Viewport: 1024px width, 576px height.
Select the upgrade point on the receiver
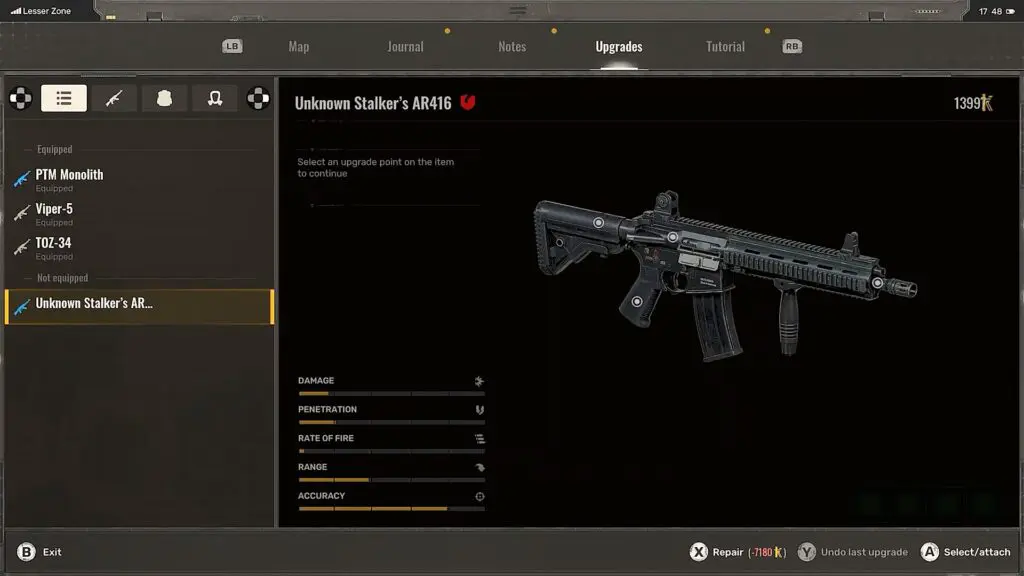tap(673, 238)
